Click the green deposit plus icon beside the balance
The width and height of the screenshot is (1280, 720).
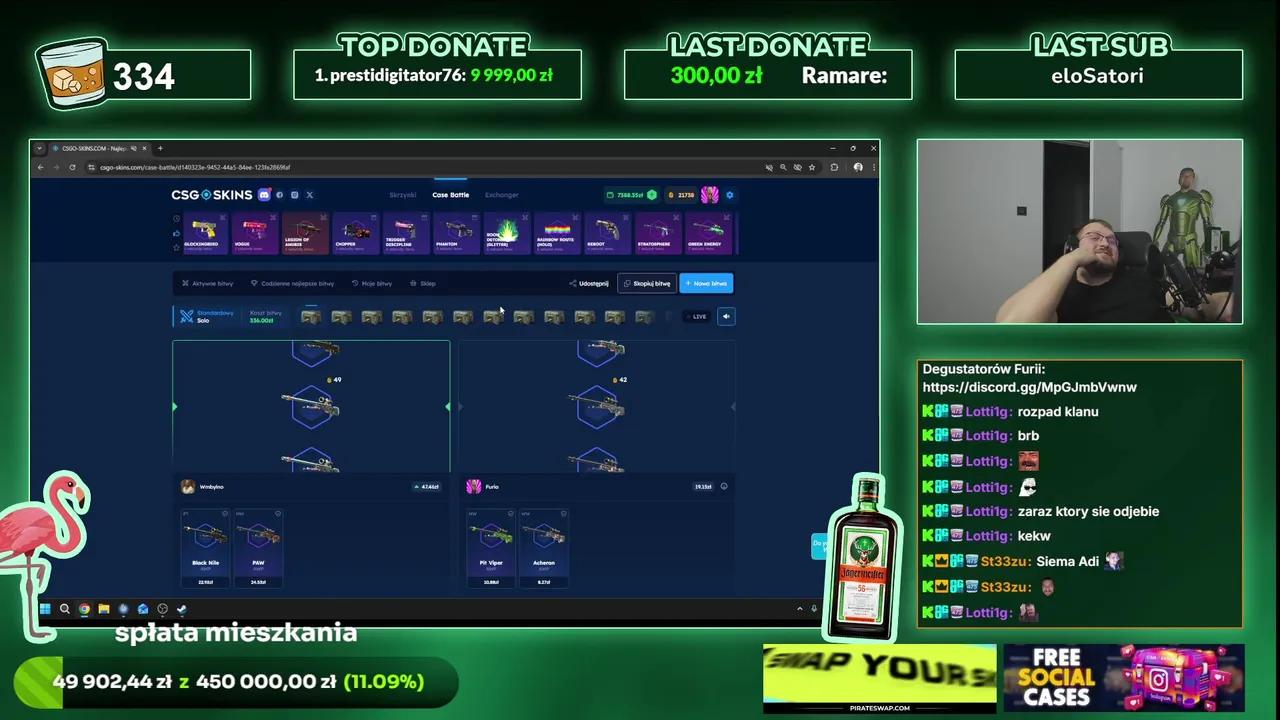[651, 195]
